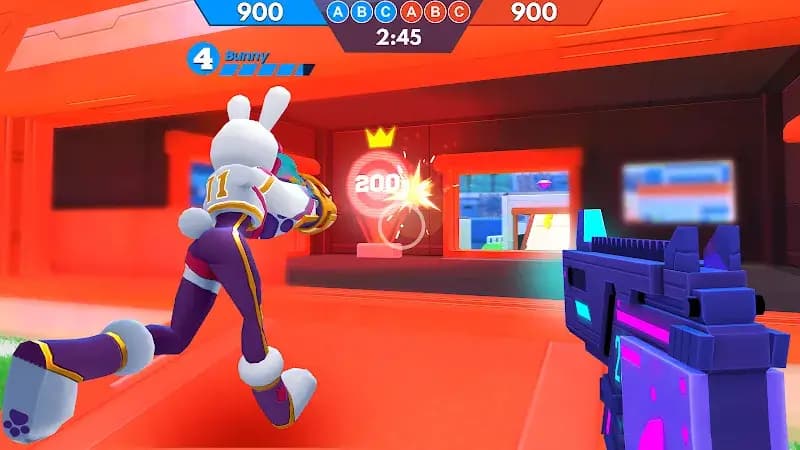
Task: Click the blue A capture point icon
Action: [339, 13]
